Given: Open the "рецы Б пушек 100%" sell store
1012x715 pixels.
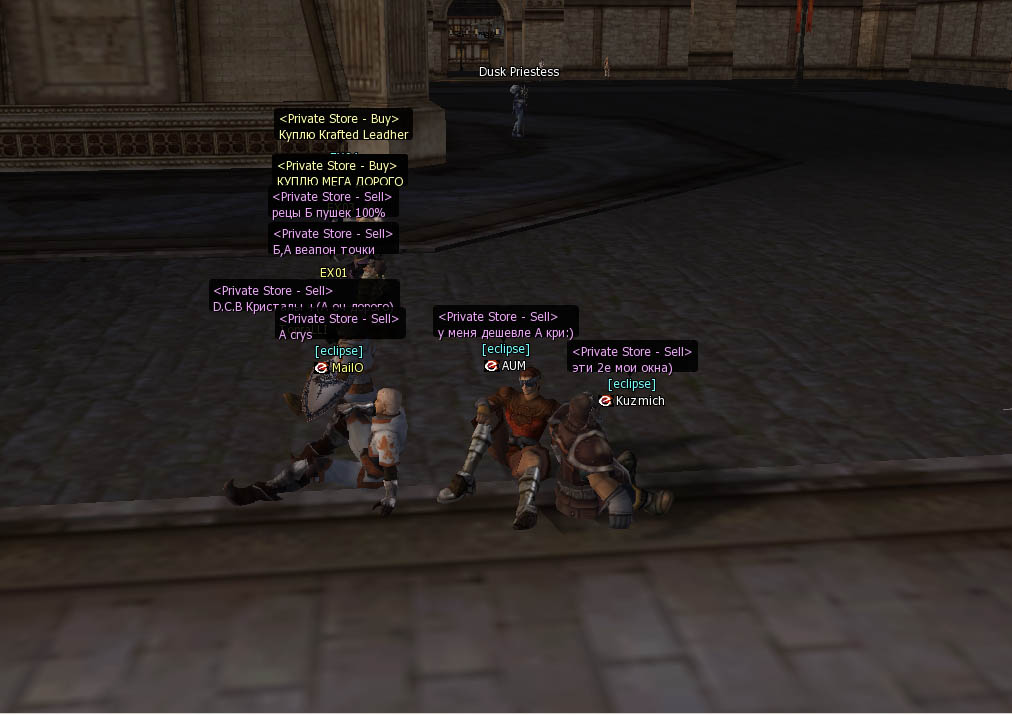Looking at the screenshot, I should tap(333, 205).
